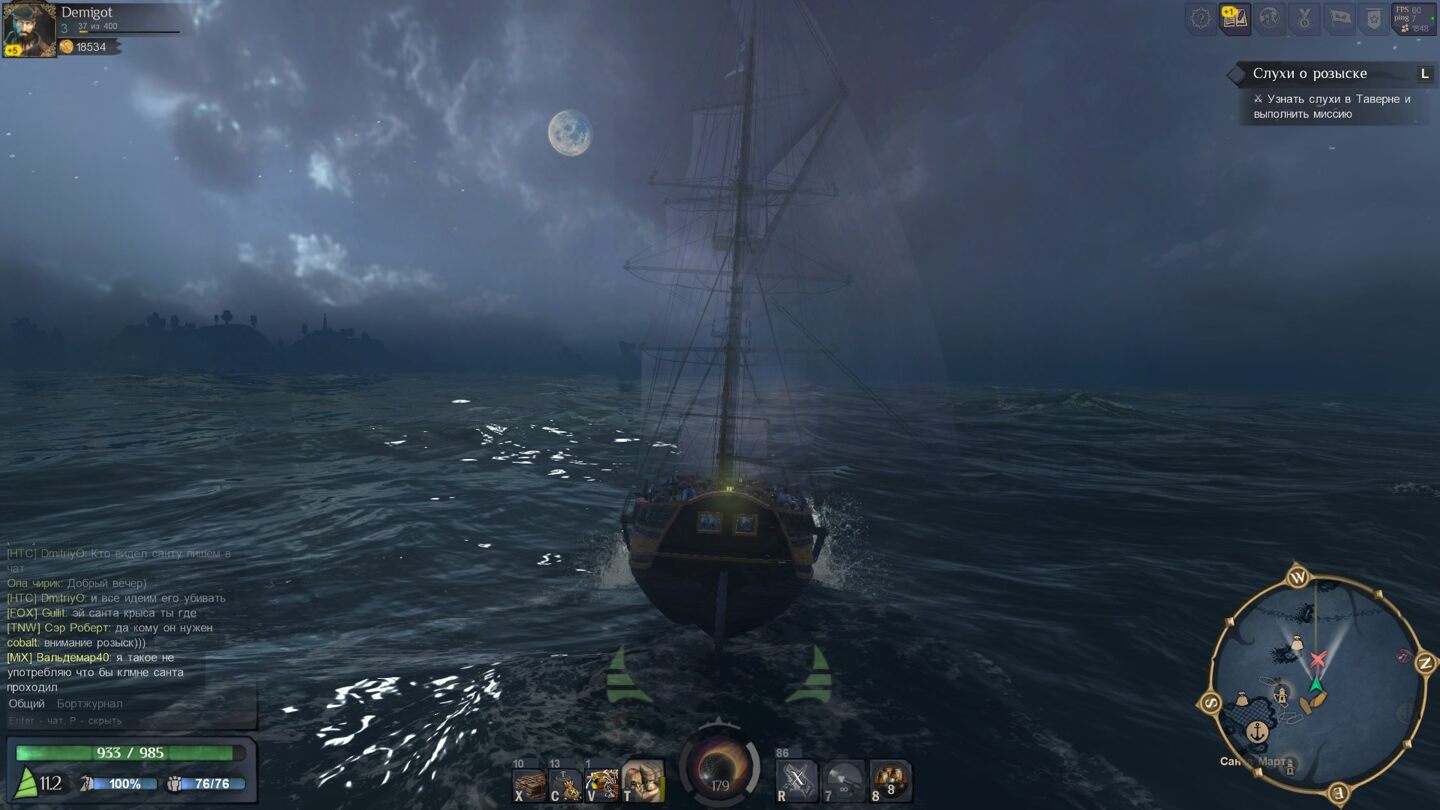Click the medal achievements icon
The image size is (1440, 810).
tap(1304, 19)
